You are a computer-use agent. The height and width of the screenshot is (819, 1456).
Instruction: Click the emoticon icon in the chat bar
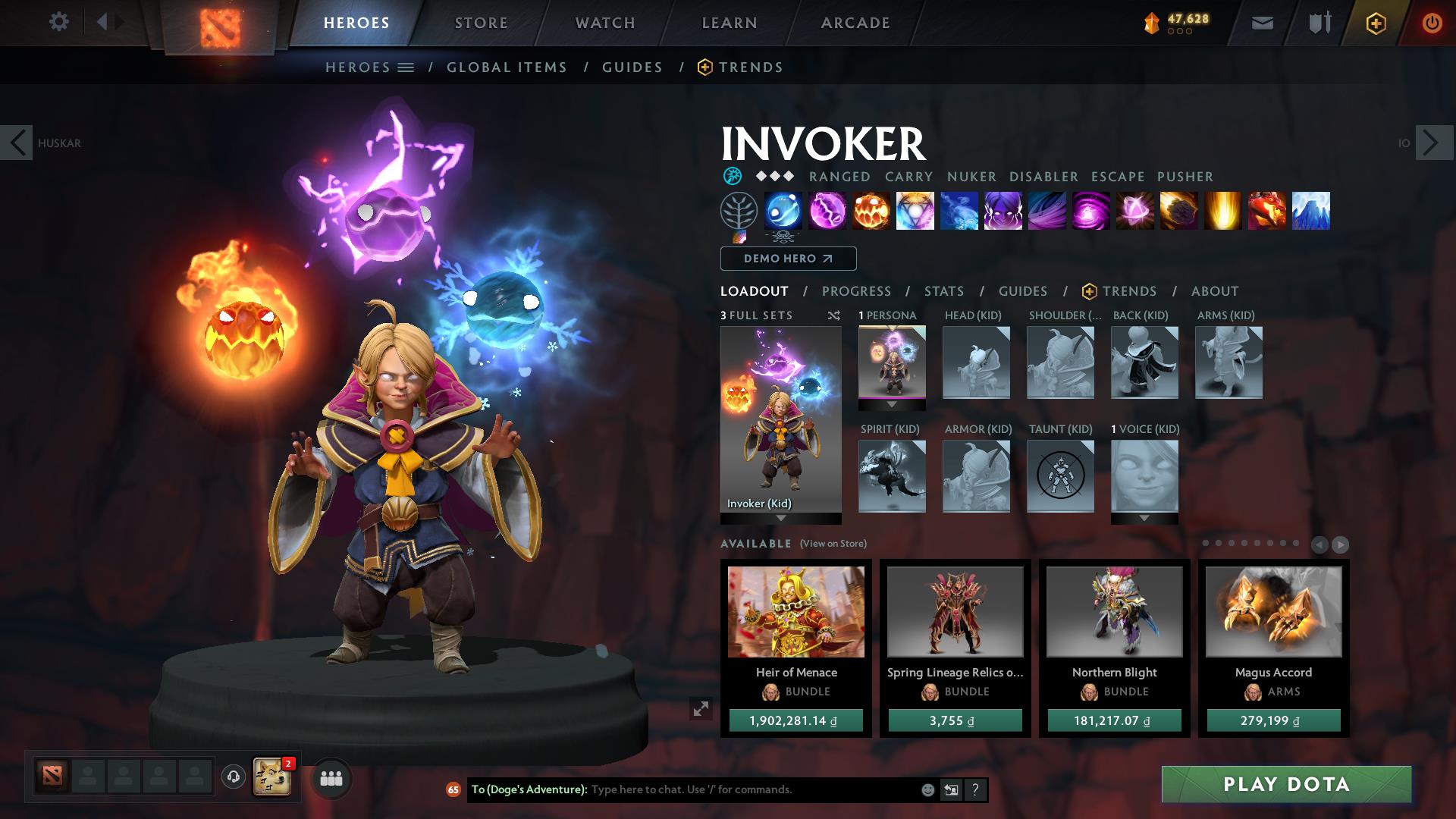pos(927,789)
